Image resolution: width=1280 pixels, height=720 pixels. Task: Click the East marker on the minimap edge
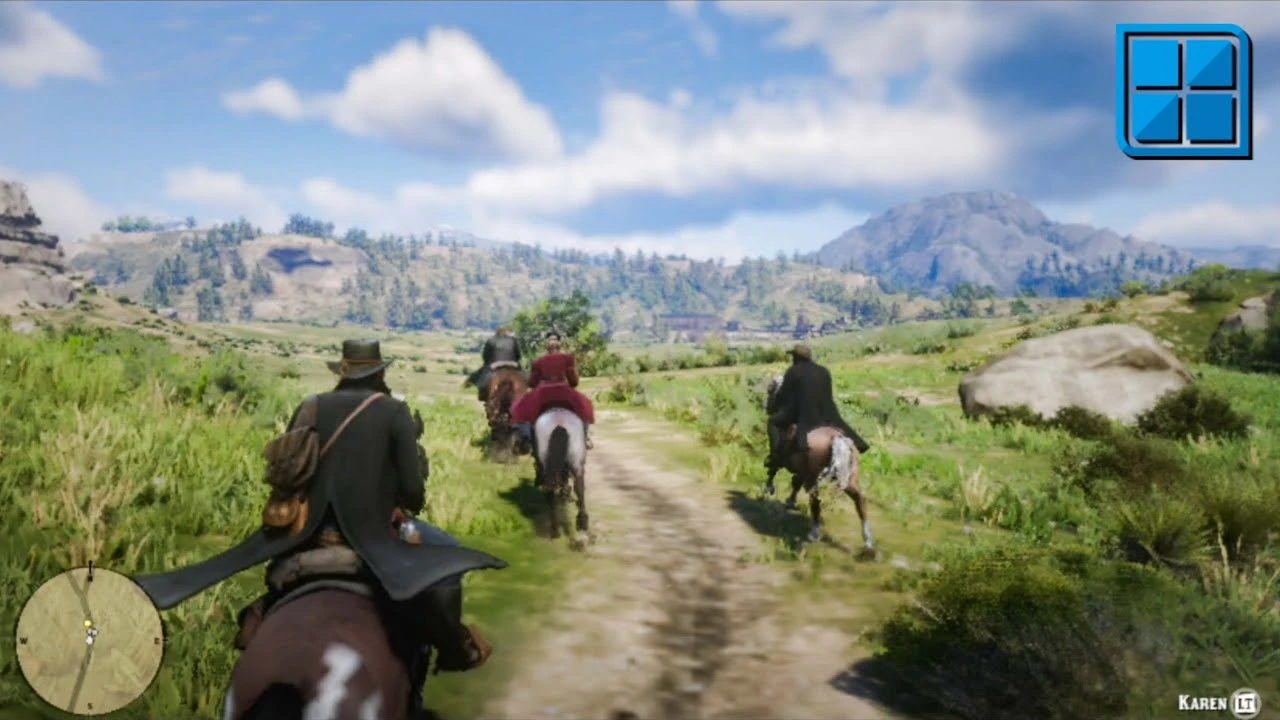(157, 639)
